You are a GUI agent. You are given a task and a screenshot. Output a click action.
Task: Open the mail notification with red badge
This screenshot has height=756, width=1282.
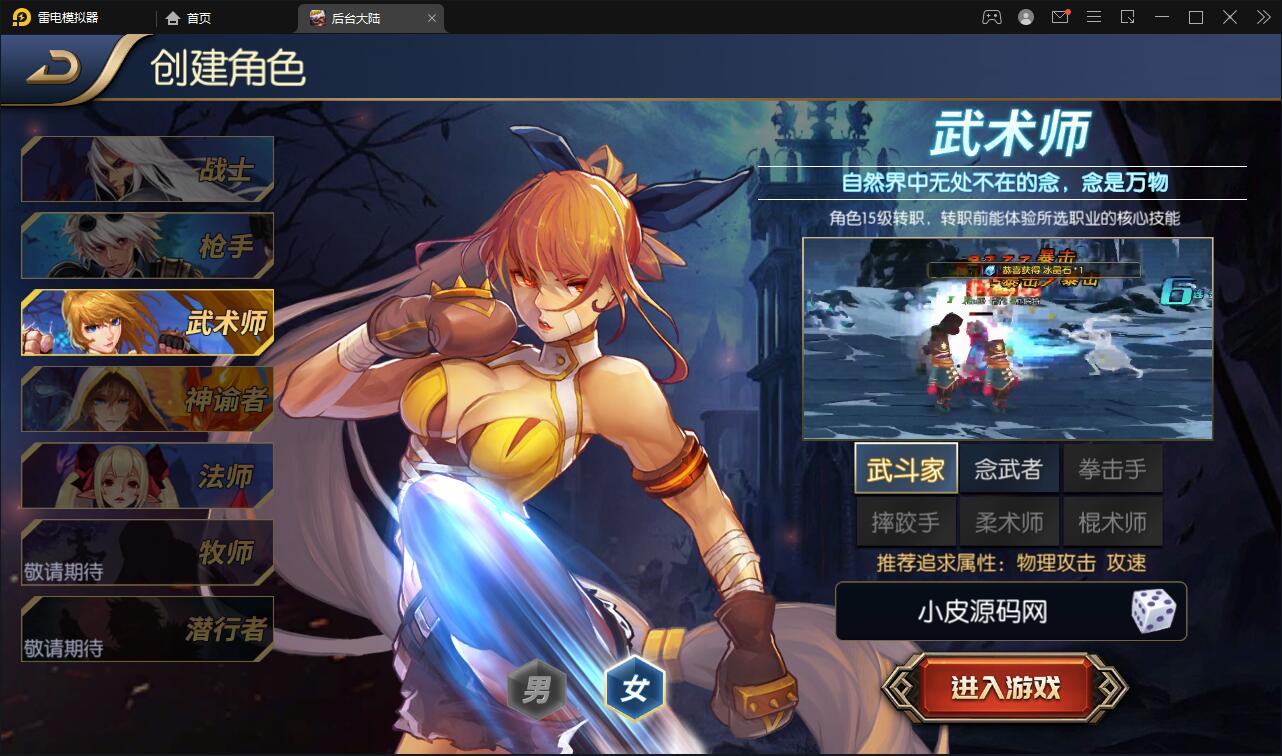click(1060, 17)
